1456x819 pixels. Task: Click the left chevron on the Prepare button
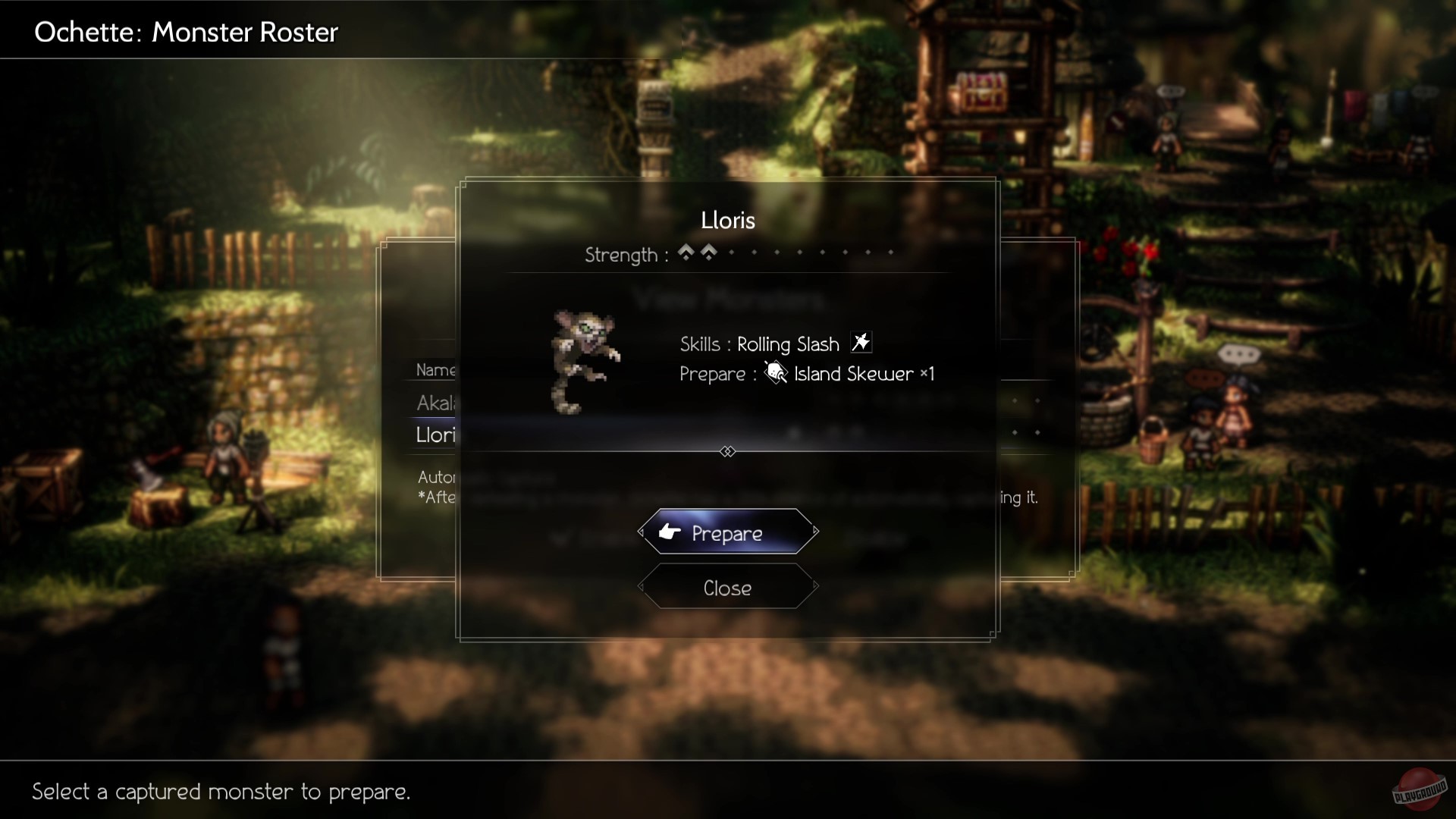pyautogui.click(x=642, y=532)
